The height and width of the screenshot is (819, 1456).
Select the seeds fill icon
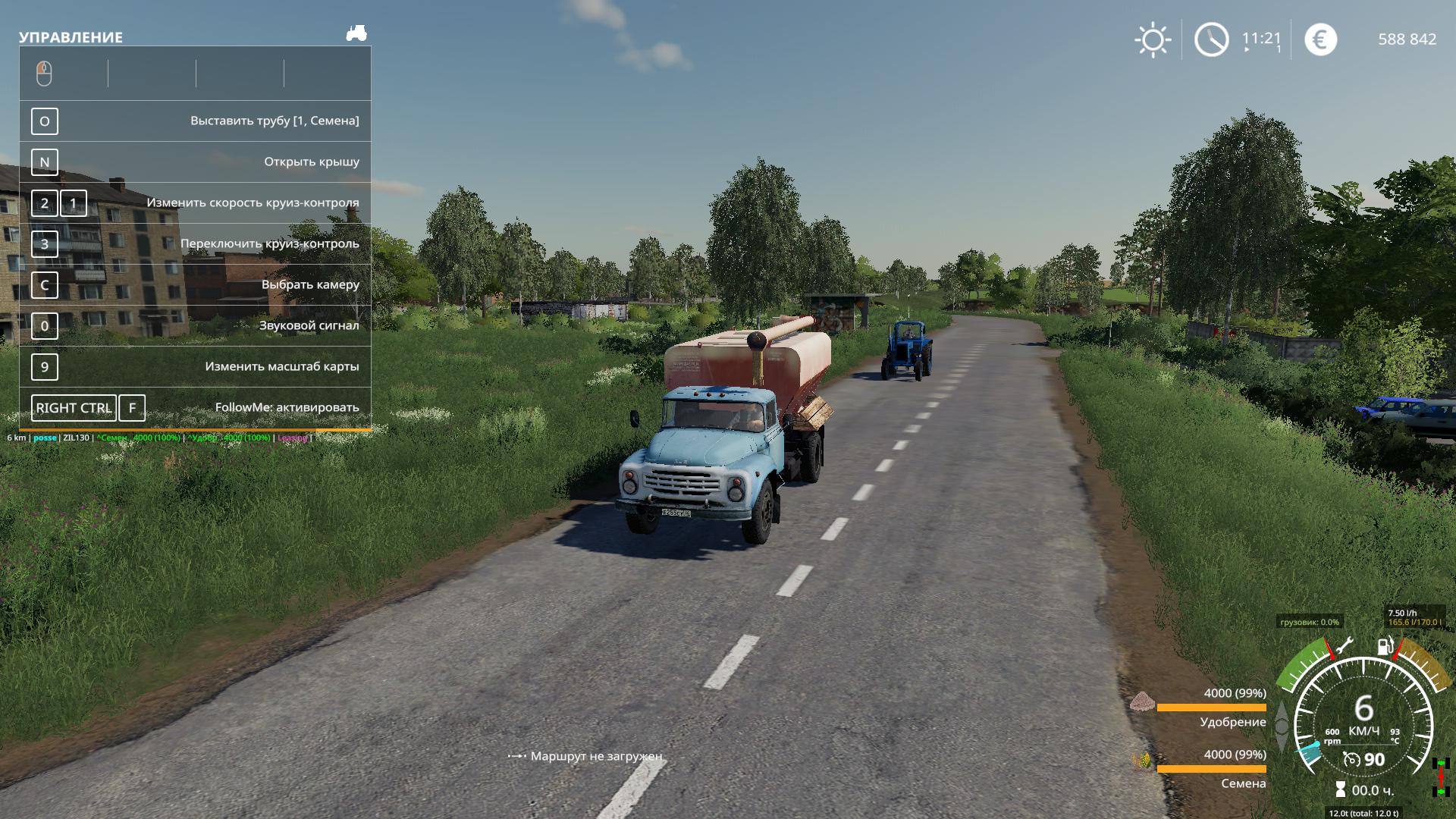(1142, 761)
